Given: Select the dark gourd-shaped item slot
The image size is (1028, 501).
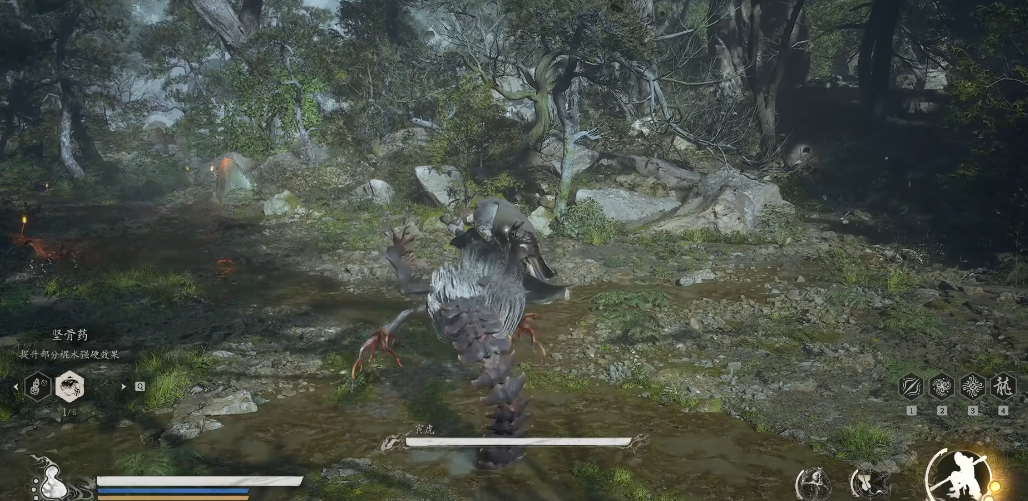Looking at the screenshot, I should 38,385.
